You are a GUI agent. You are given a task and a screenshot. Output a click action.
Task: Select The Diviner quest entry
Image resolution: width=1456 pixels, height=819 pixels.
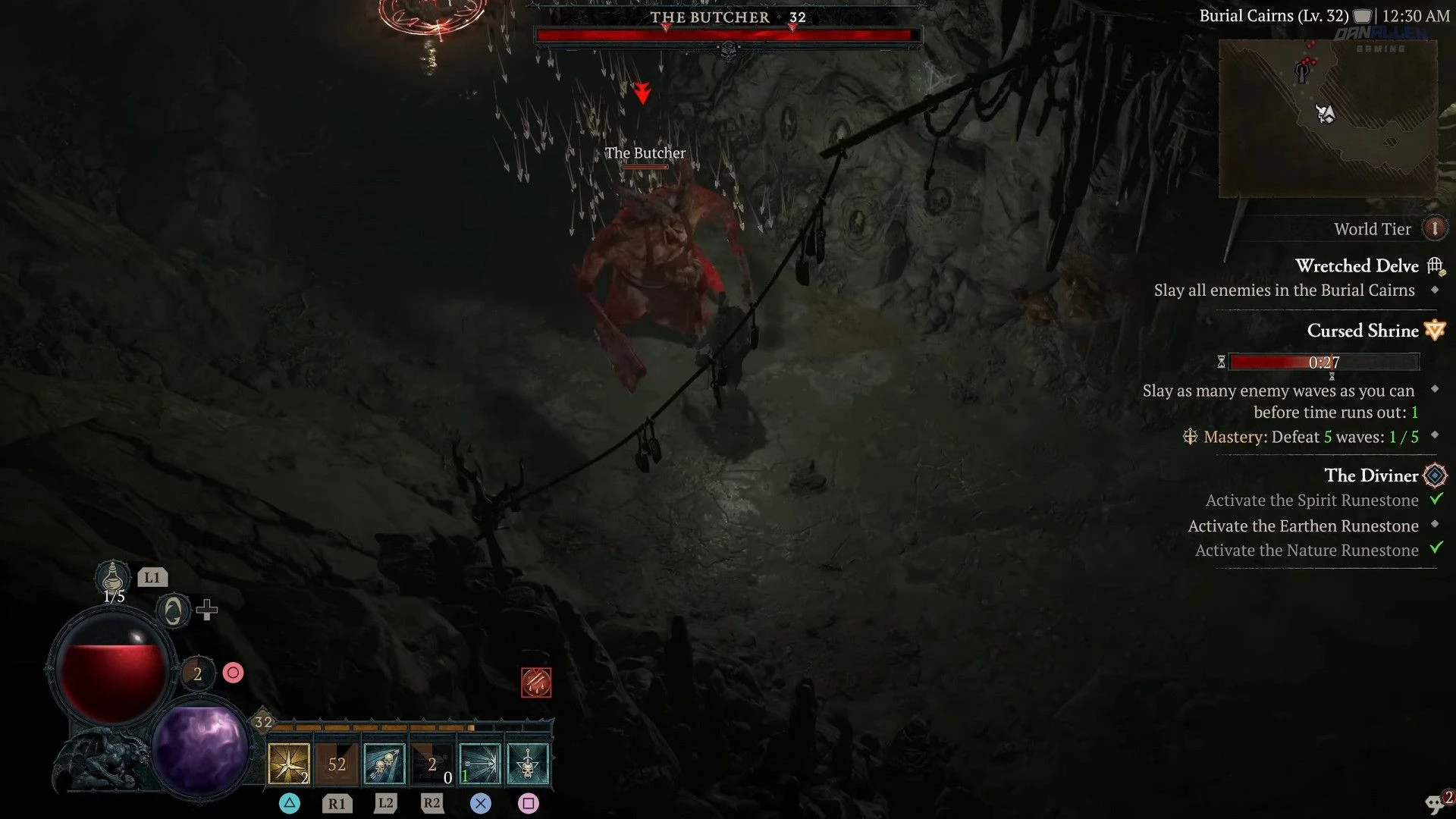[x=1371, y=475]
